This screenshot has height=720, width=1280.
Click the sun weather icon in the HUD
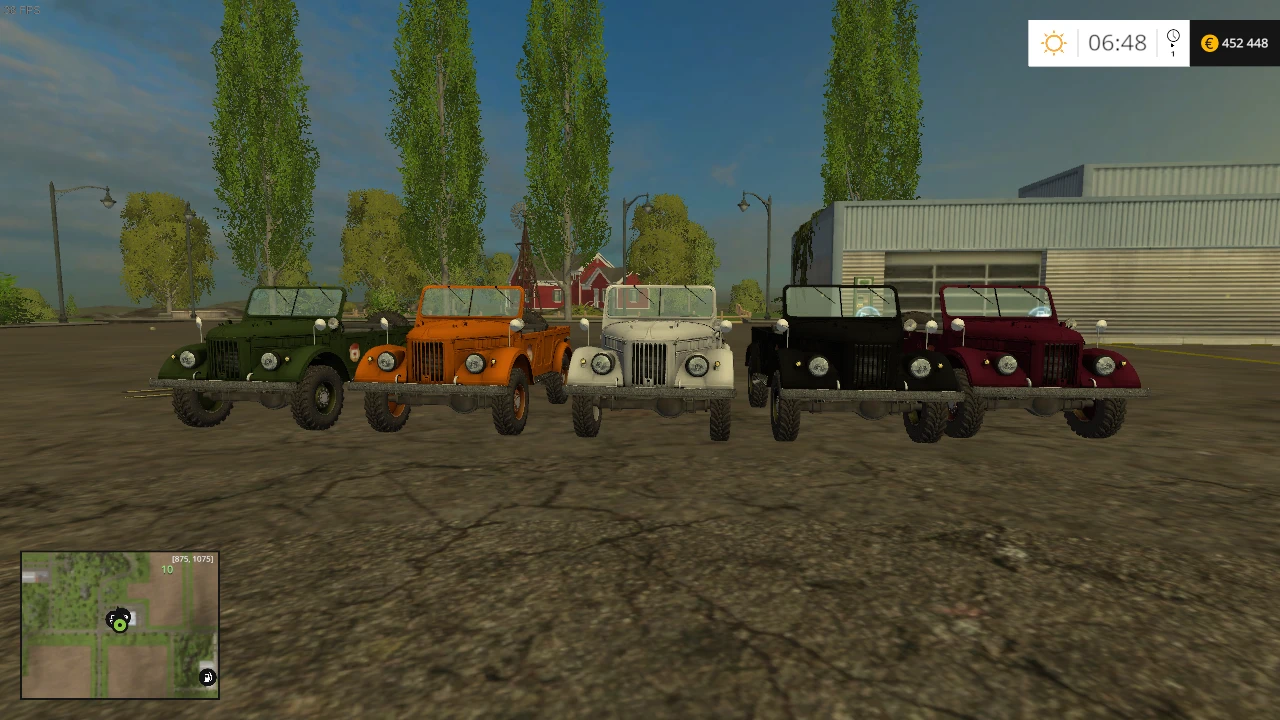pos(1052,43)
